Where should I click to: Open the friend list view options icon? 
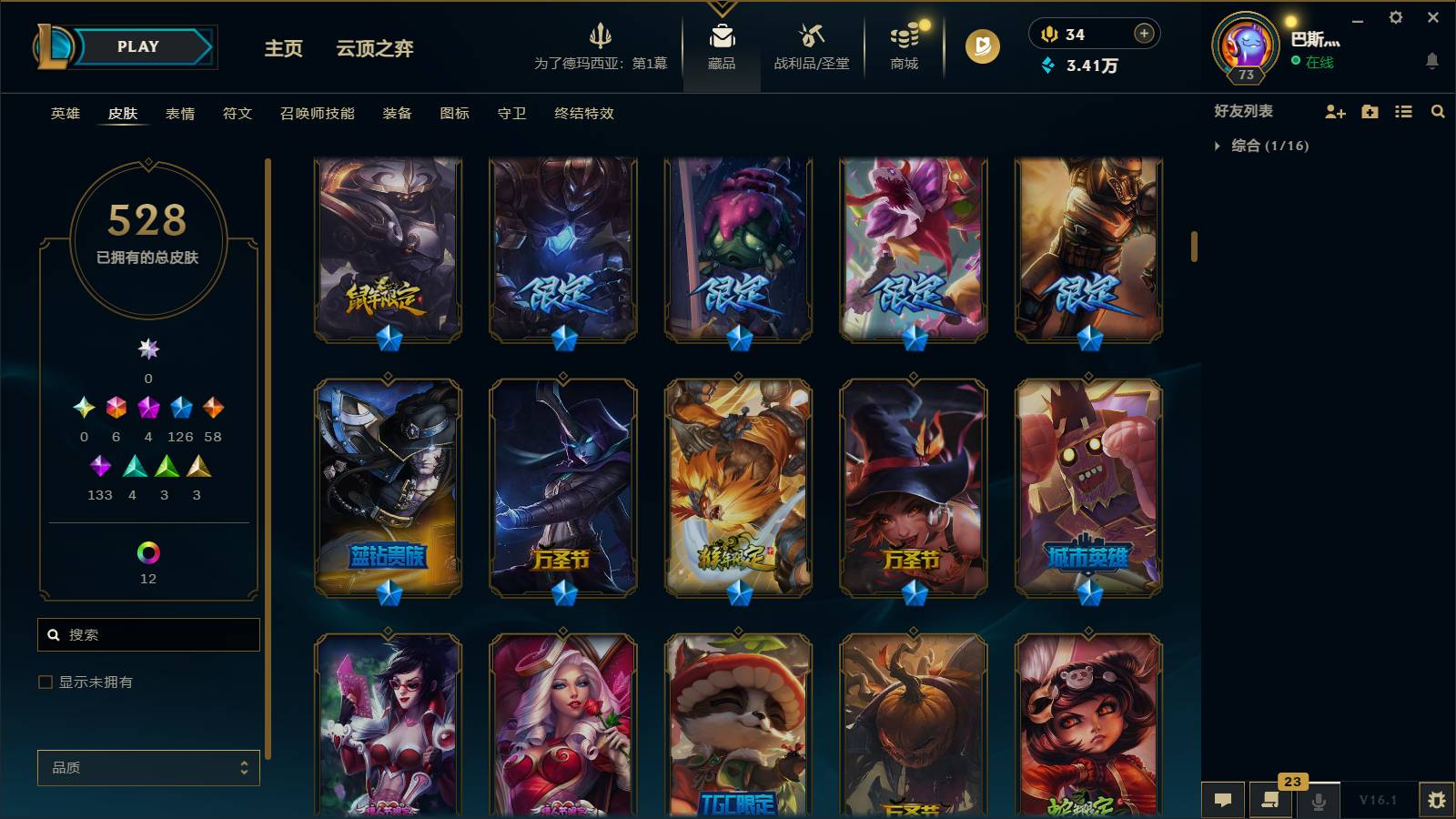[x=1402, y=112]
